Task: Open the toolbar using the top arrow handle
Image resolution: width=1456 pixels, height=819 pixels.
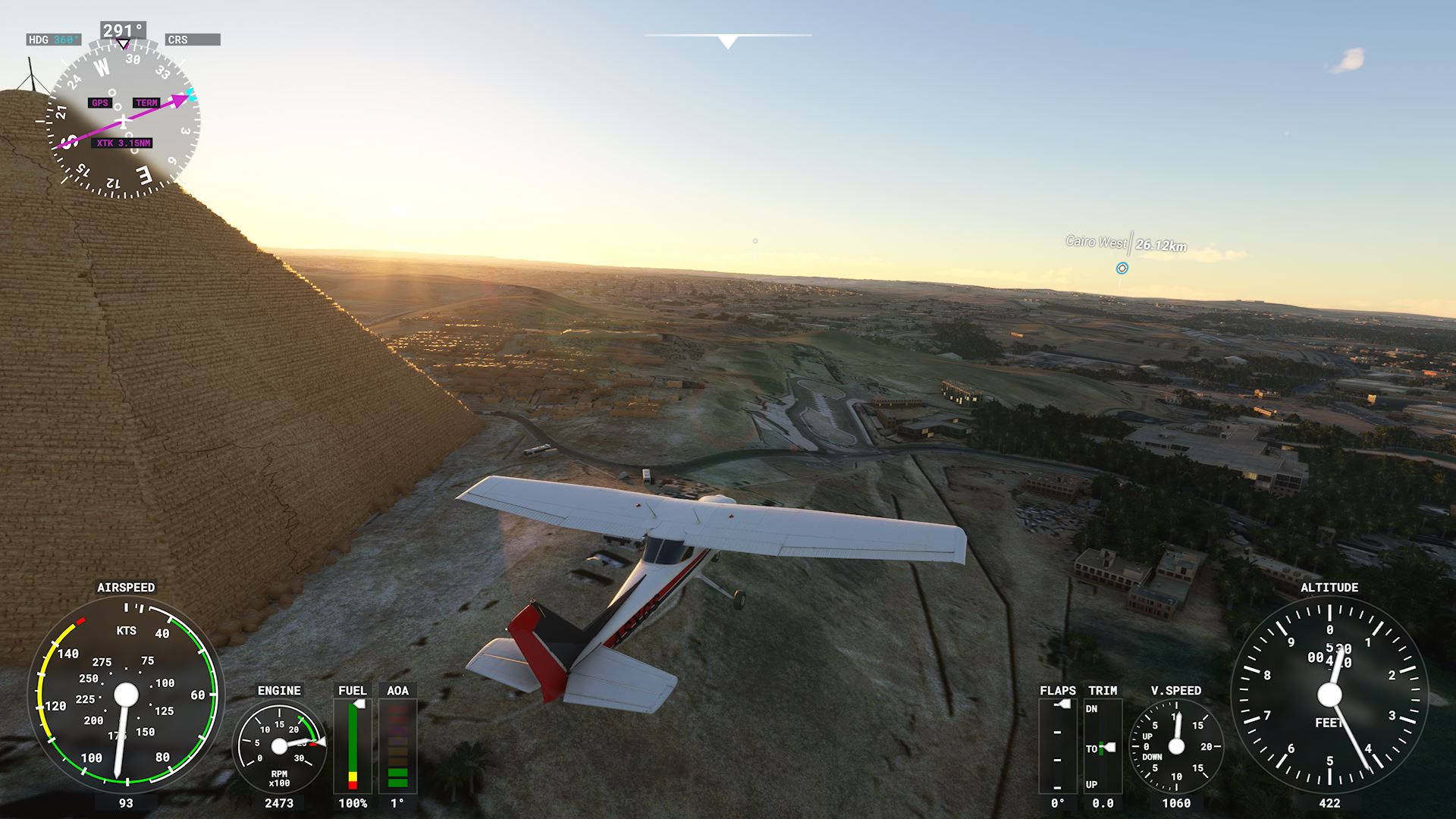Action: tap(727, 42)
